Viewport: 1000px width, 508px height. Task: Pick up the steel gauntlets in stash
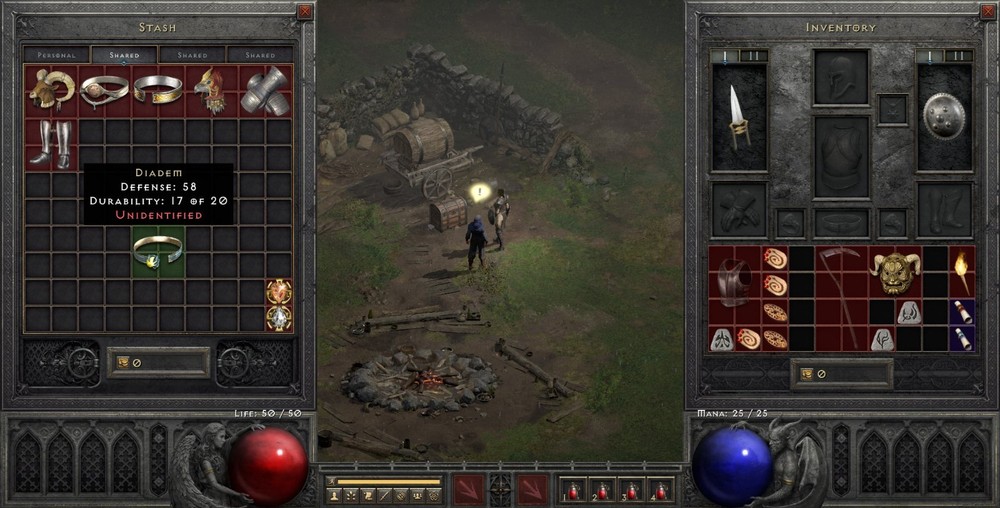(x=264, y=90)
